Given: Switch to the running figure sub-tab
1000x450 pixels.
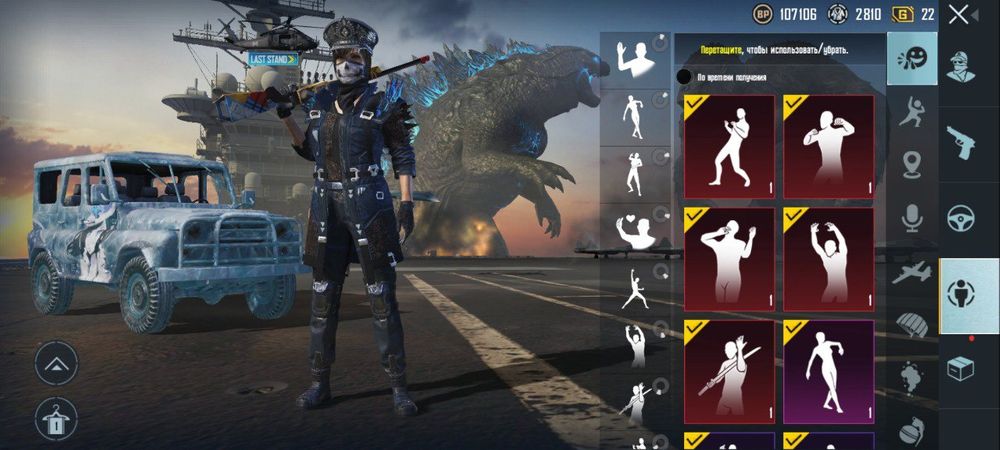Looking at the screenshot, I should click(x=911, y=112).
